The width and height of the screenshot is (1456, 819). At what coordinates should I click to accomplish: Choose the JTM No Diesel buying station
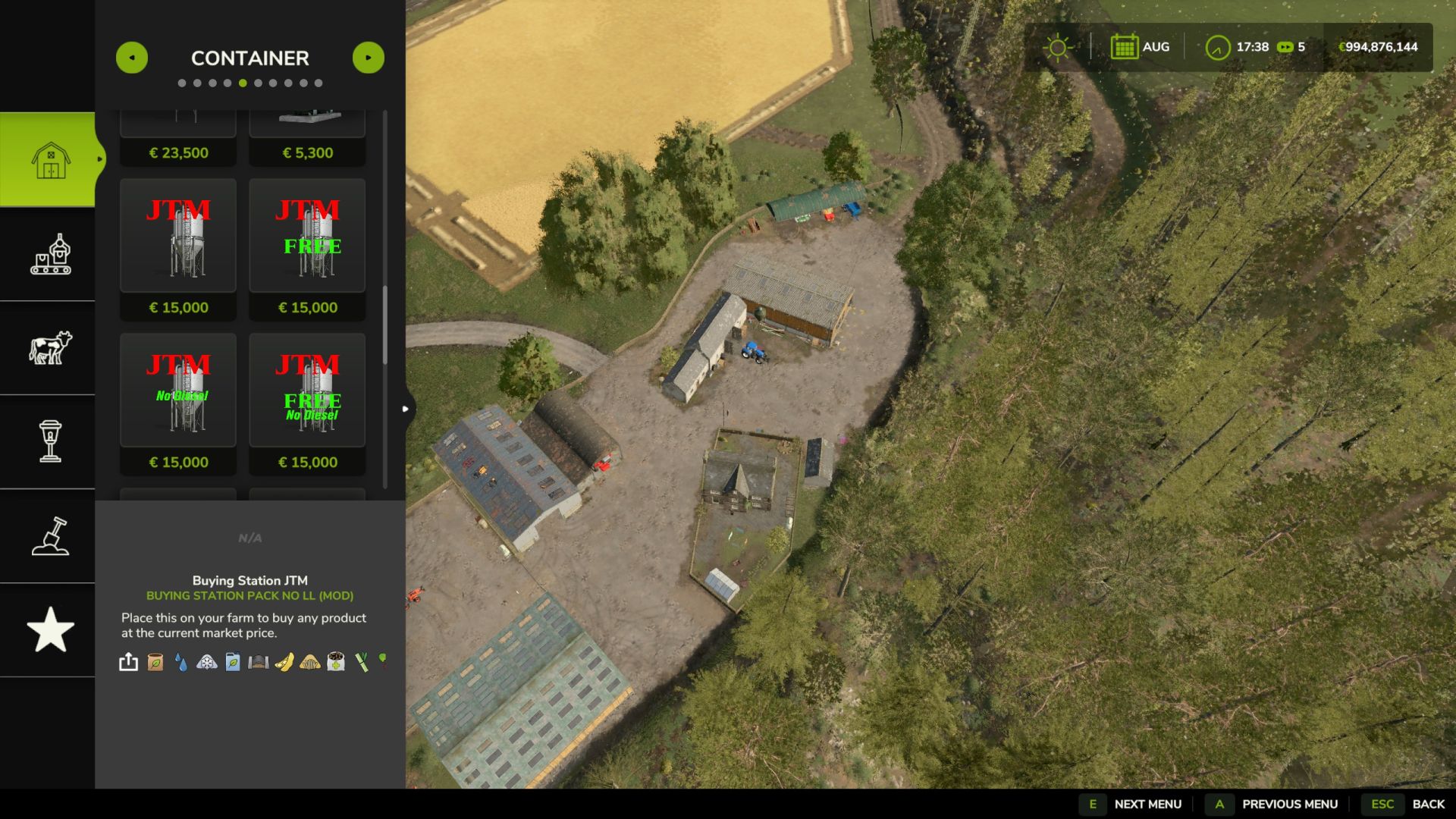(x=178, y=391)
